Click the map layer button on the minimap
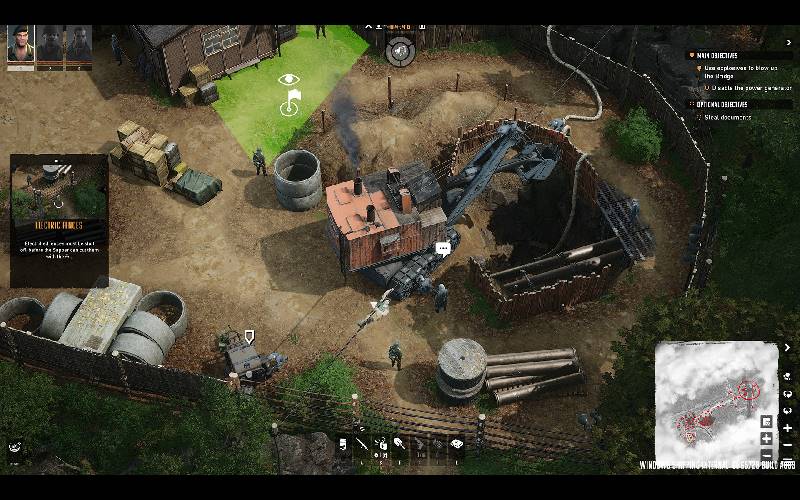Screen dimensions: 800x500 pos(767,421)
